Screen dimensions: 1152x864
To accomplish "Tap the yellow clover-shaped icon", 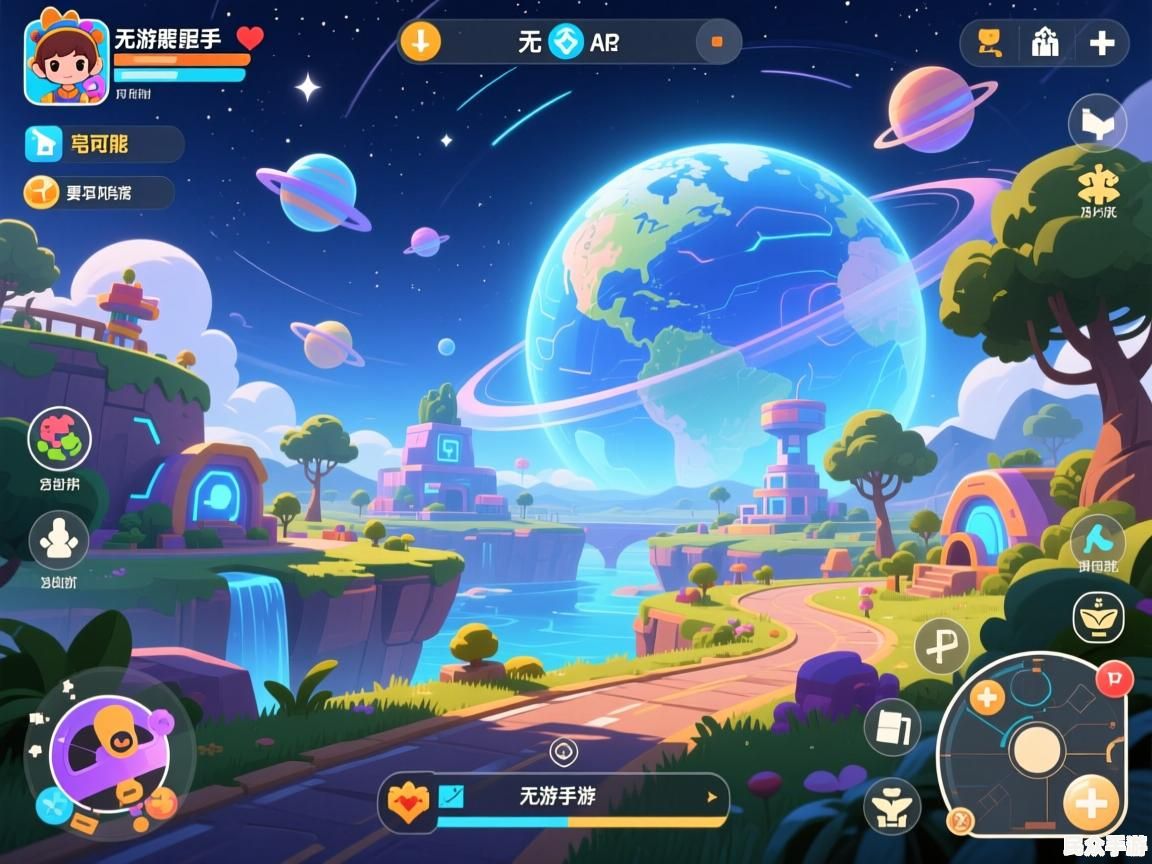I will (1097, 184).
